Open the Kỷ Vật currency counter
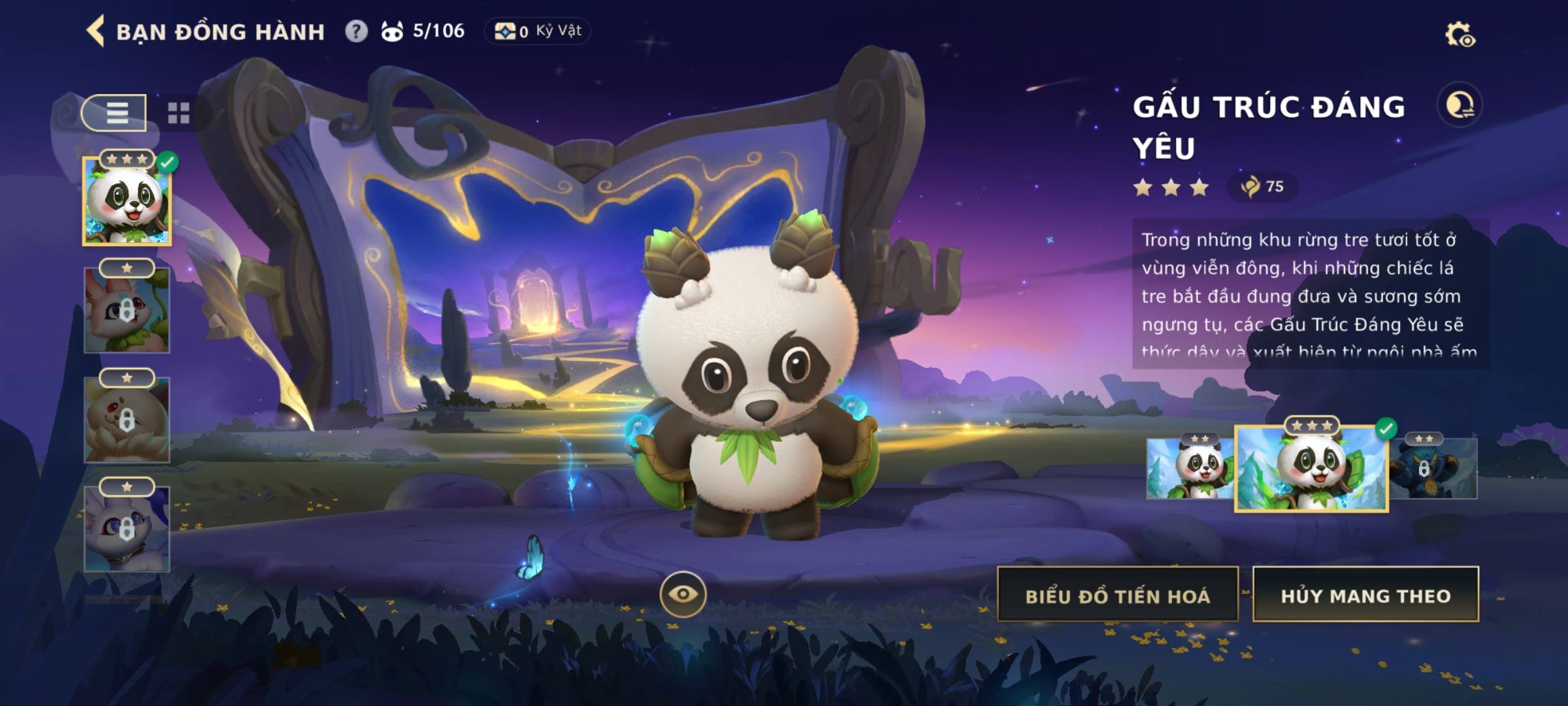Screen dimensions: 1568x706 click(x=538, y=31)
